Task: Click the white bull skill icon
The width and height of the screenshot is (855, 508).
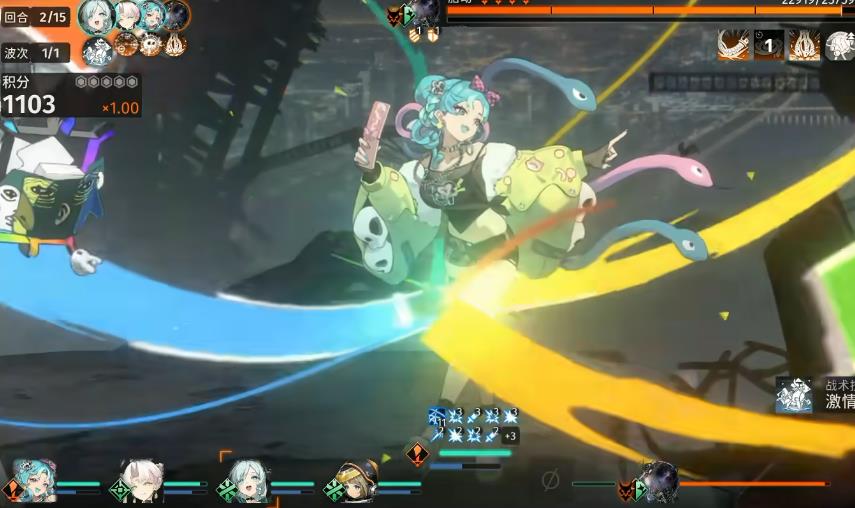Action: coord(839,45)
